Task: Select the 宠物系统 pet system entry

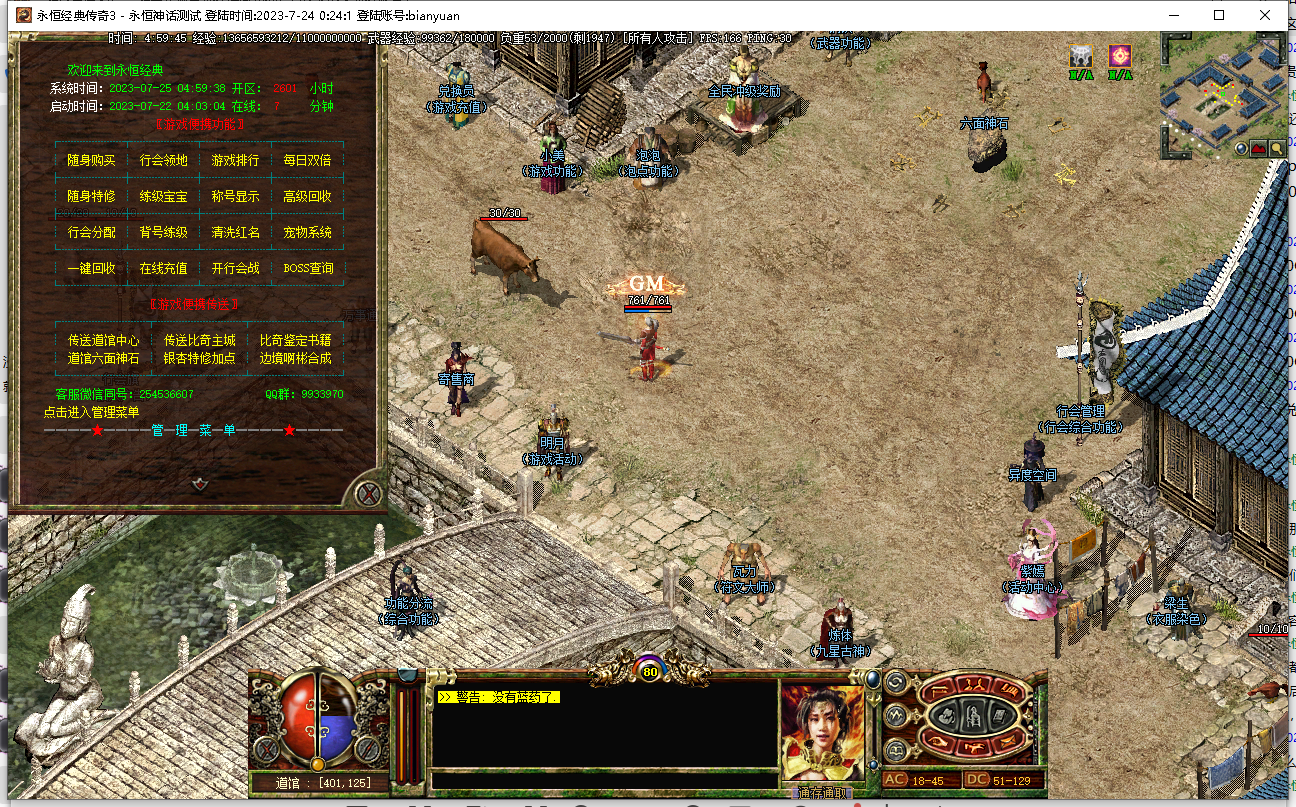Action: tap(307, 232)
